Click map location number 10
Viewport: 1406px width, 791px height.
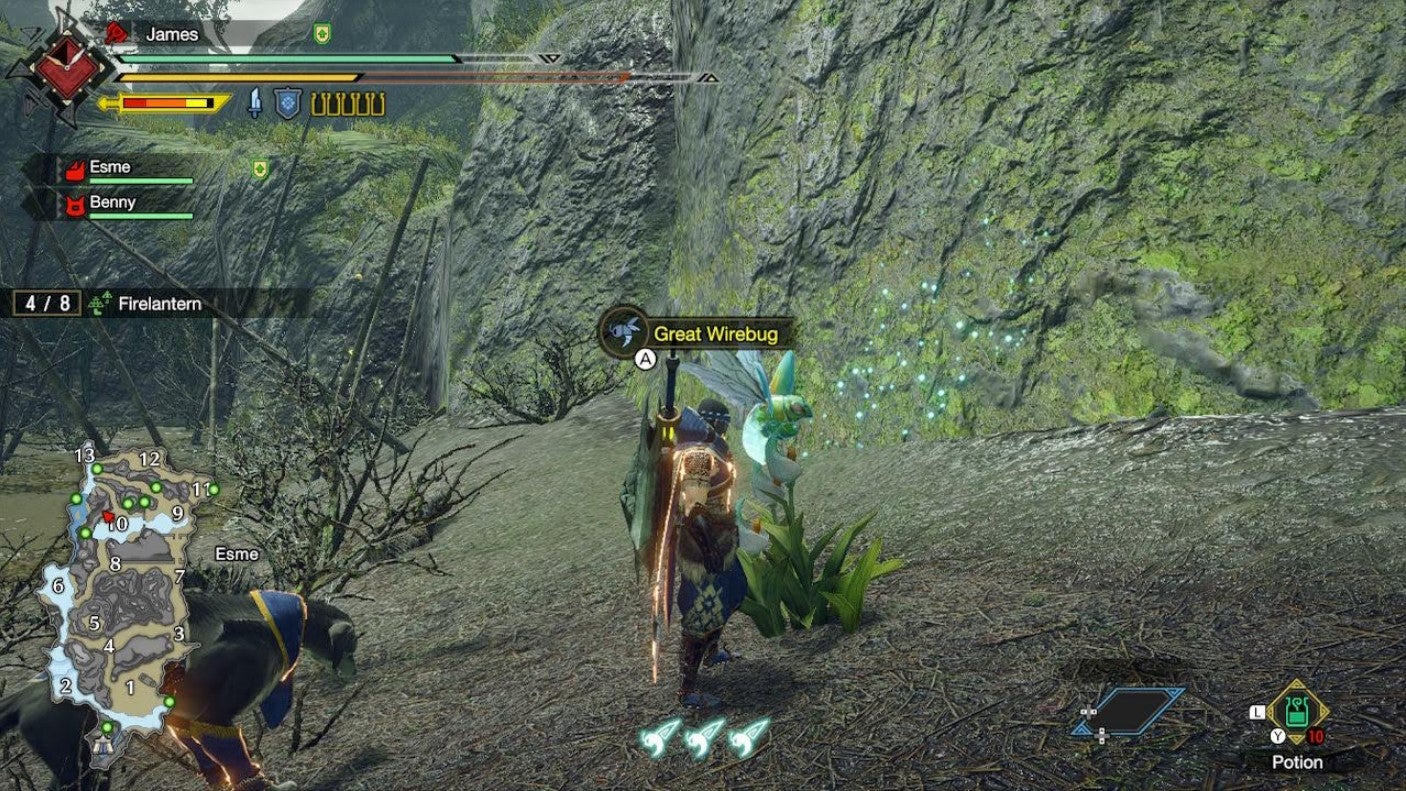pos(118,524)
